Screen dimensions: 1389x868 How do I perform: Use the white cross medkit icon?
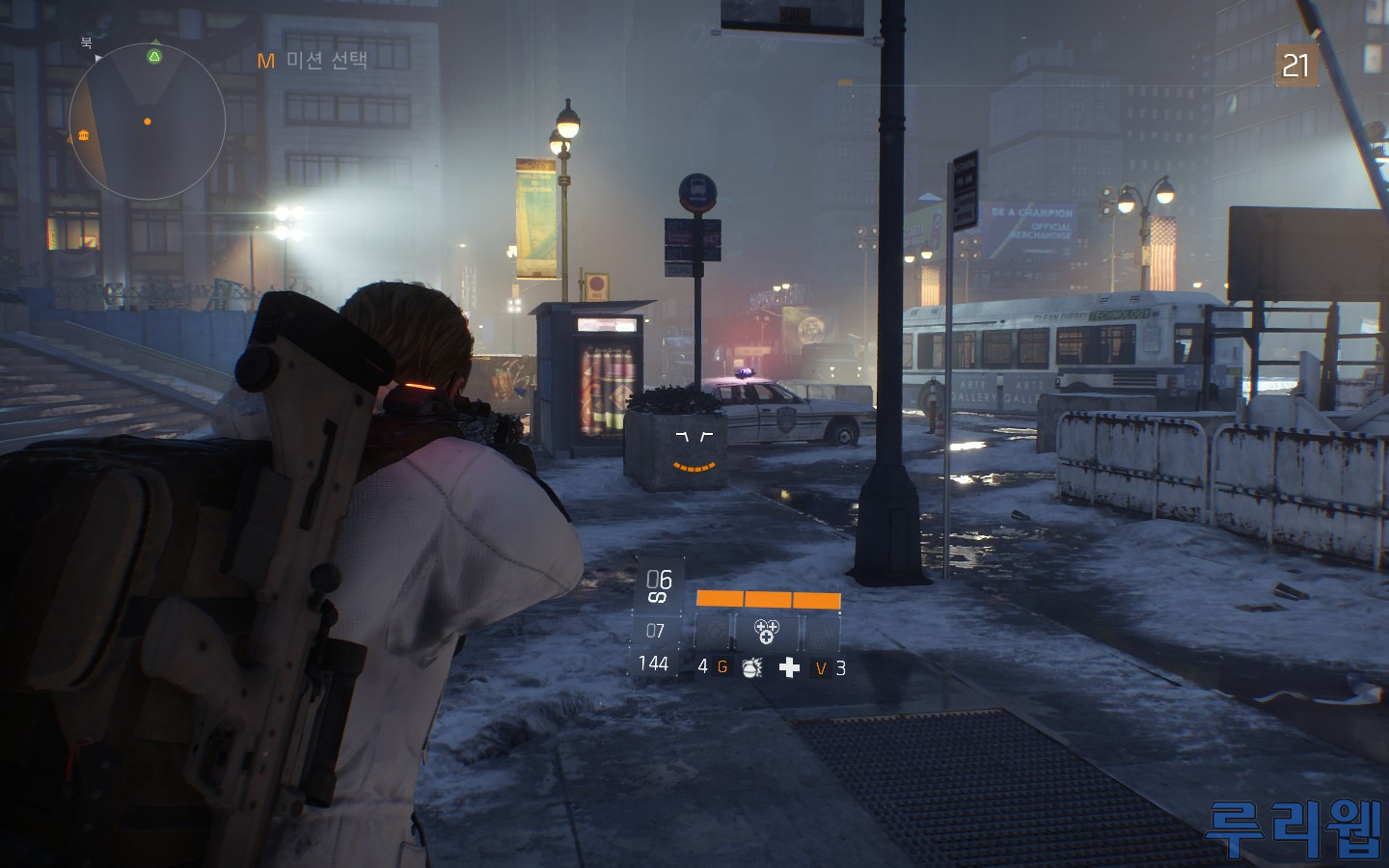(789, 667)
